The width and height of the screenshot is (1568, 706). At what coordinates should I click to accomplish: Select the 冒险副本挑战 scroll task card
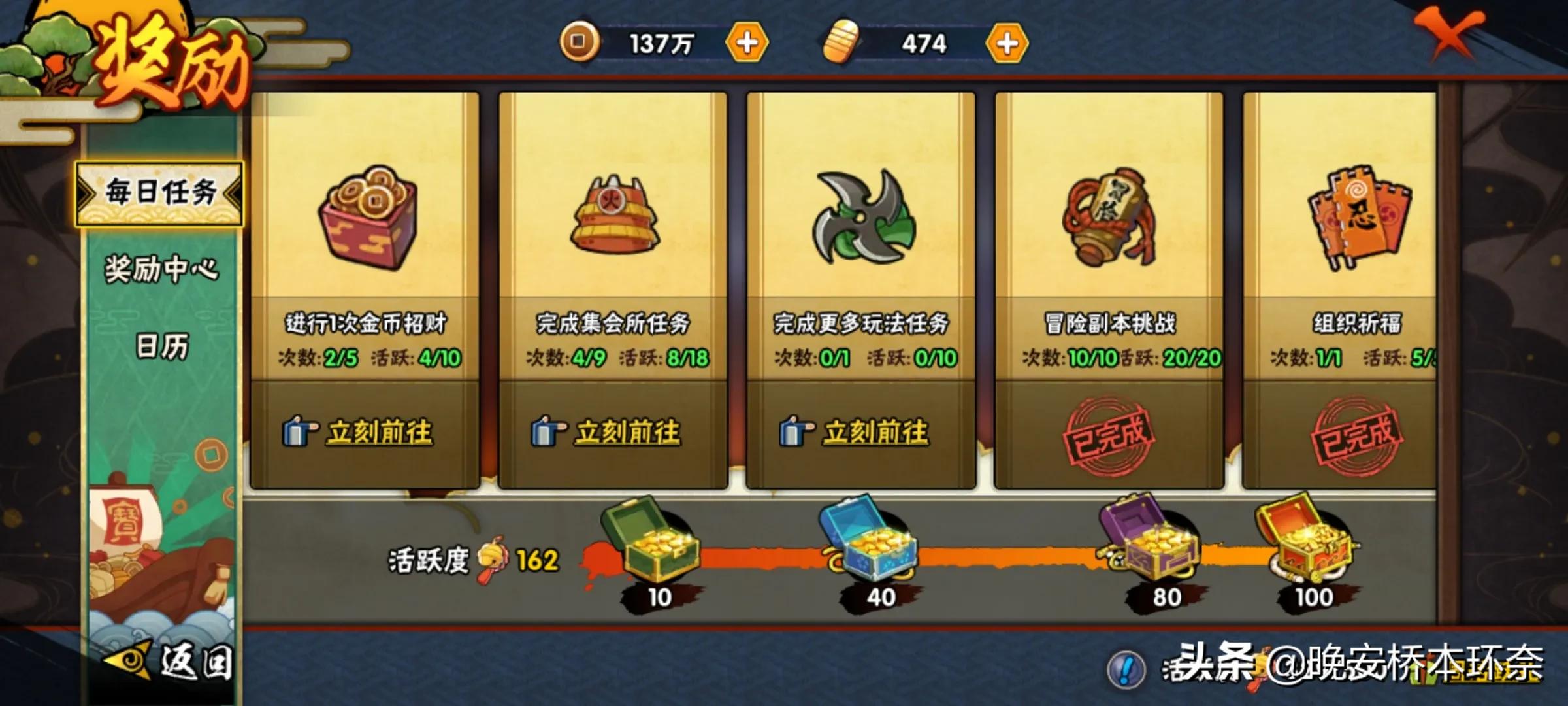[x=1109, y=222]
